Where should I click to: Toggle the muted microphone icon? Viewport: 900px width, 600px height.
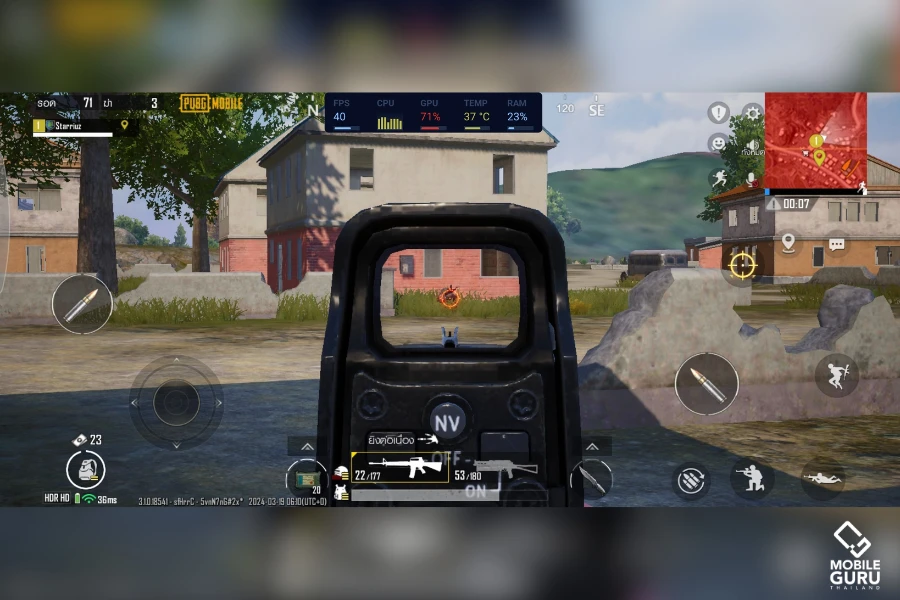click(x=752, y=178)
